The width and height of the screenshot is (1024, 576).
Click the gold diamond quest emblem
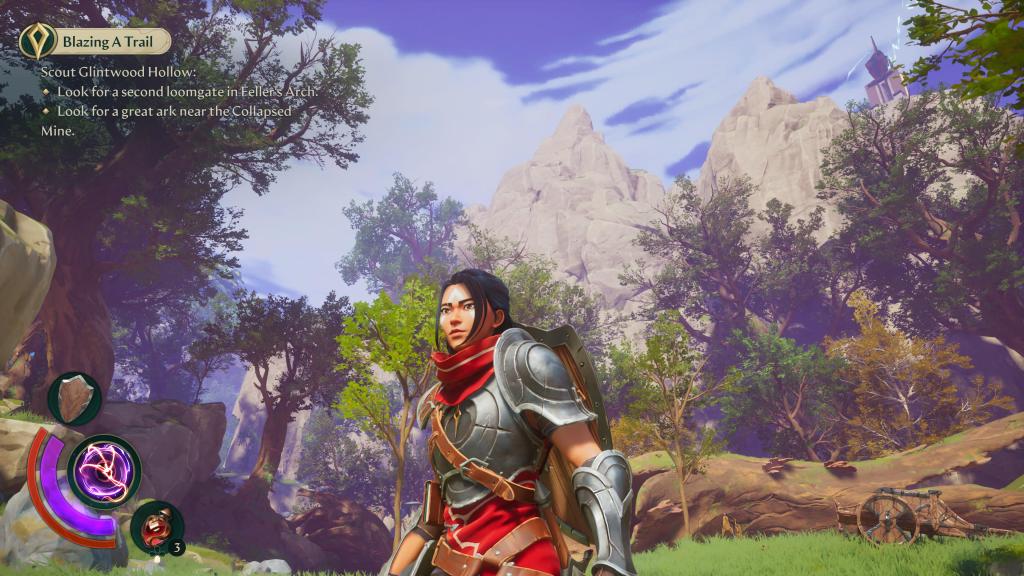pyautogui.click(x=36, y=41)
